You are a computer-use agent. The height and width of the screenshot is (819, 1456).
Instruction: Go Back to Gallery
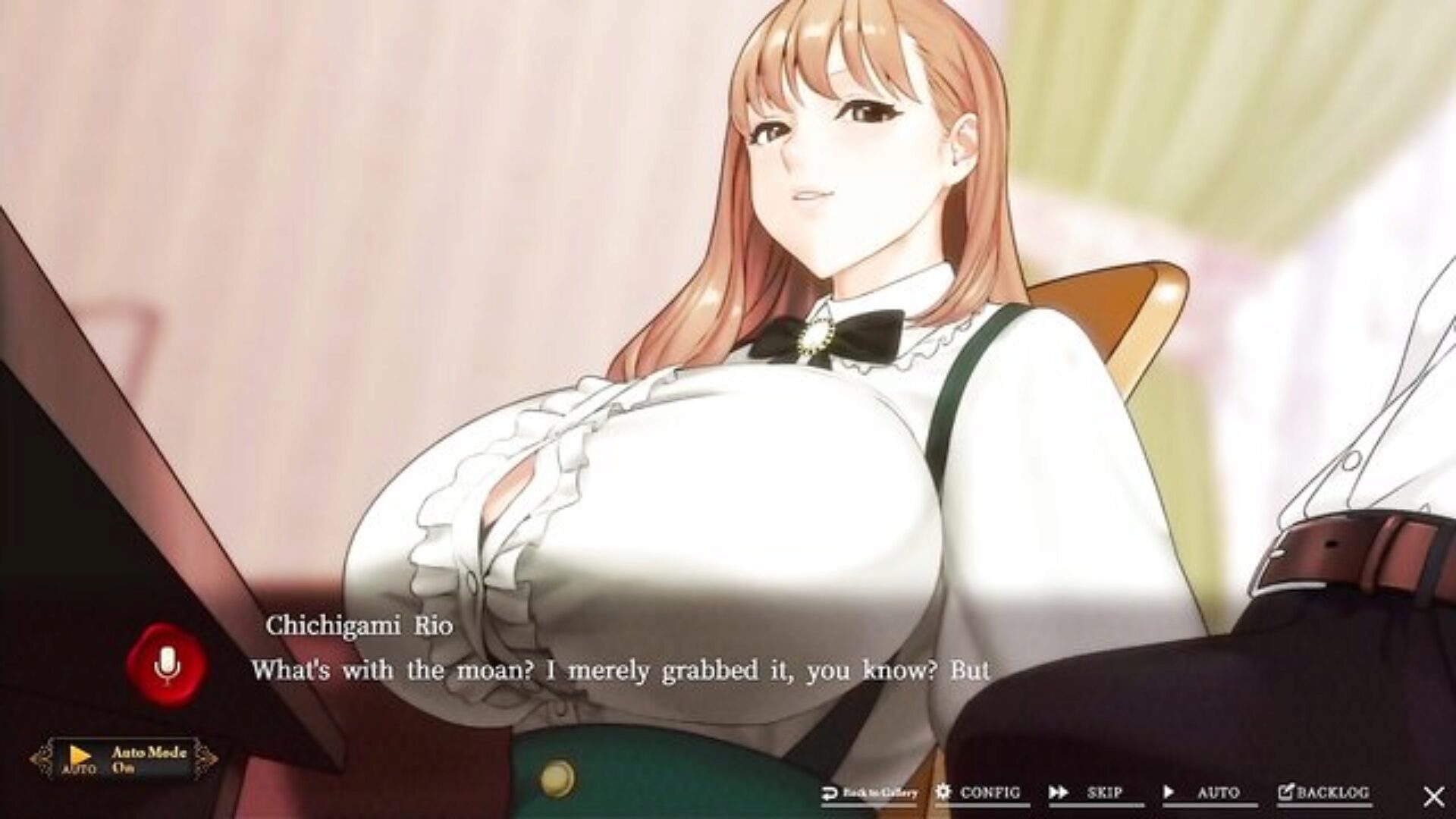pos(869,793)
